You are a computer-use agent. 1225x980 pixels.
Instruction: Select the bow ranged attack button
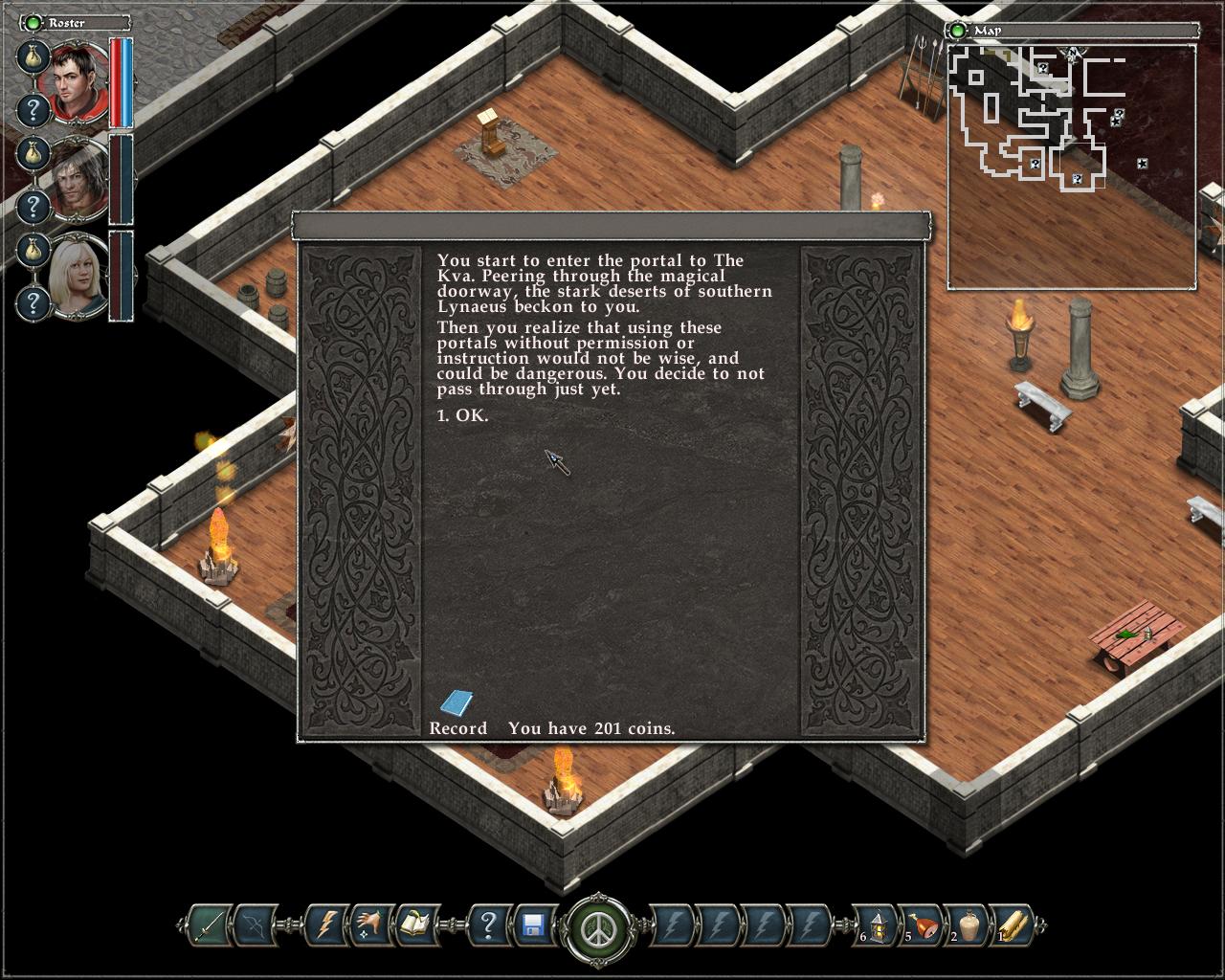(255, 925)
